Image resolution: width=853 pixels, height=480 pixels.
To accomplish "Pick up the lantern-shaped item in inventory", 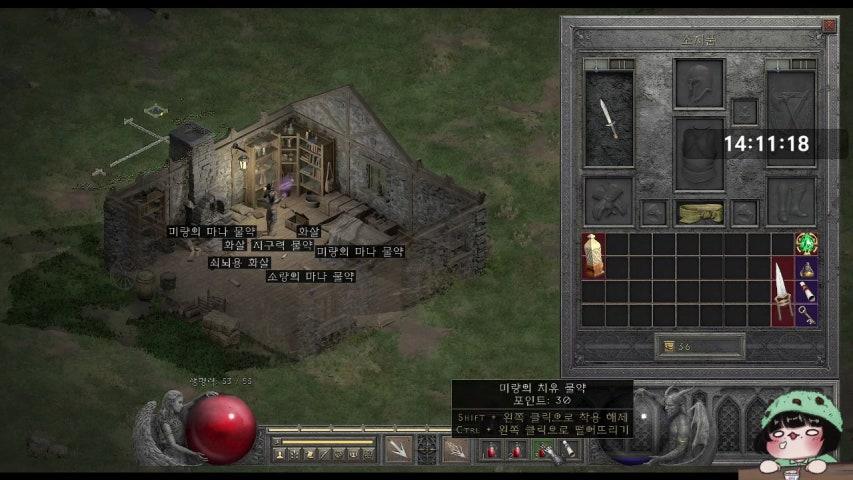I will click(593, 255).
